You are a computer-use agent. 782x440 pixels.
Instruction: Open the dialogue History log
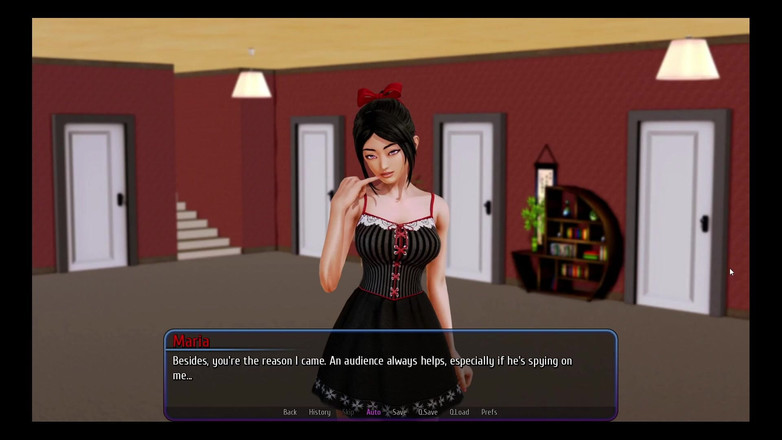pyautogui.click(x=320, y=412)
